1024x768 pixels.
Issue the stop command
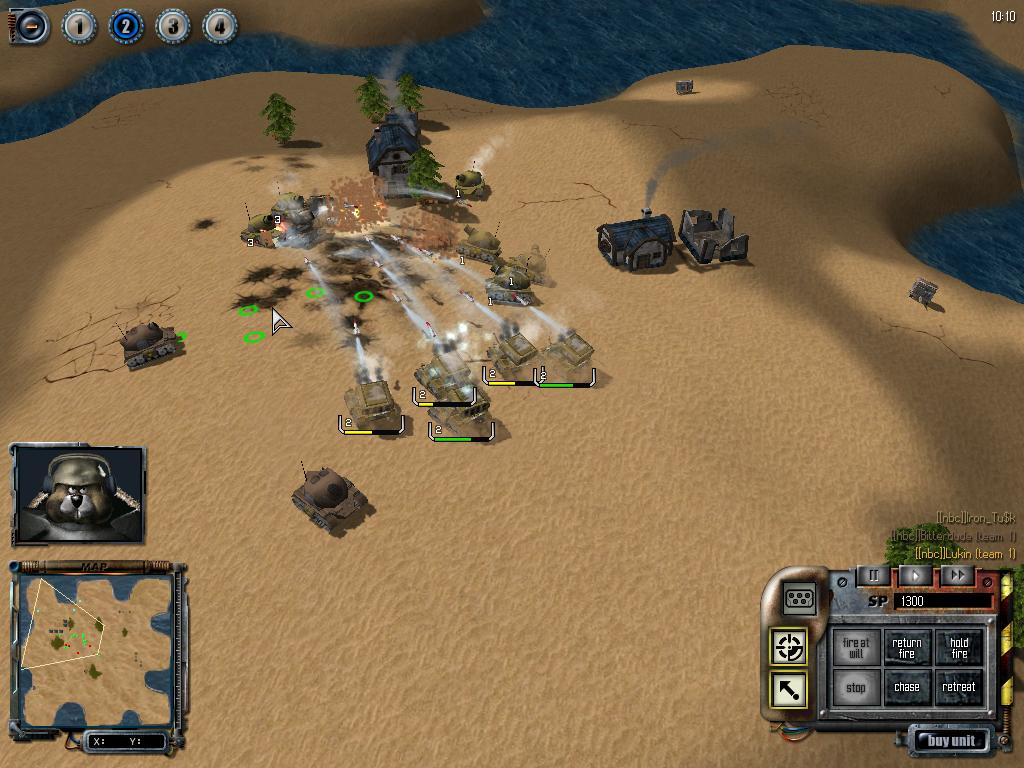(855, 688)
